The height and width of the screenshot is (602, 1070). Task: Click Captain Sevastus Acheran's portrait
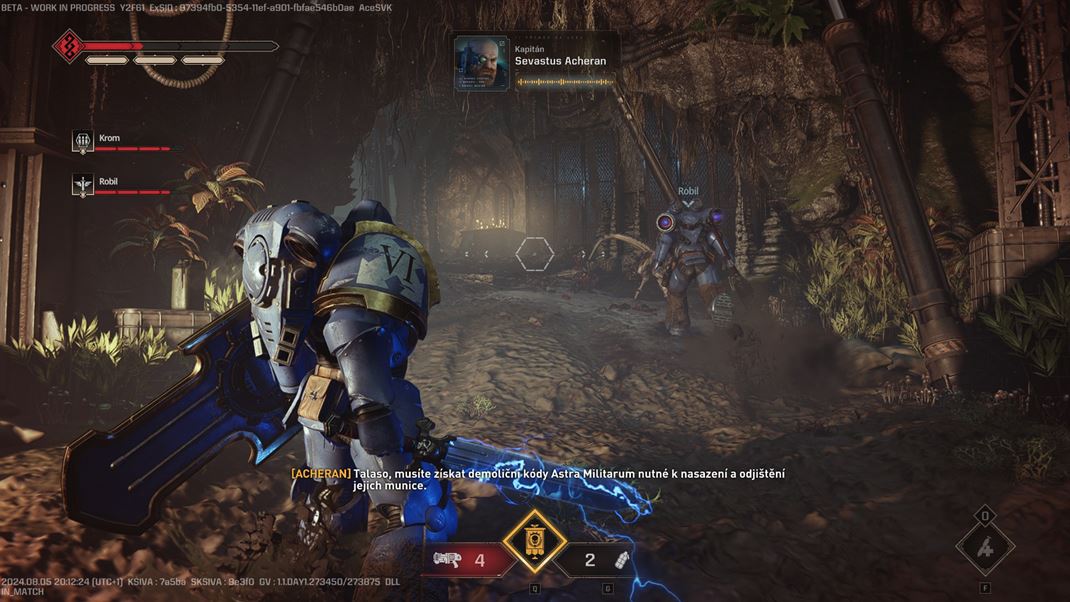tap(482, 62)
